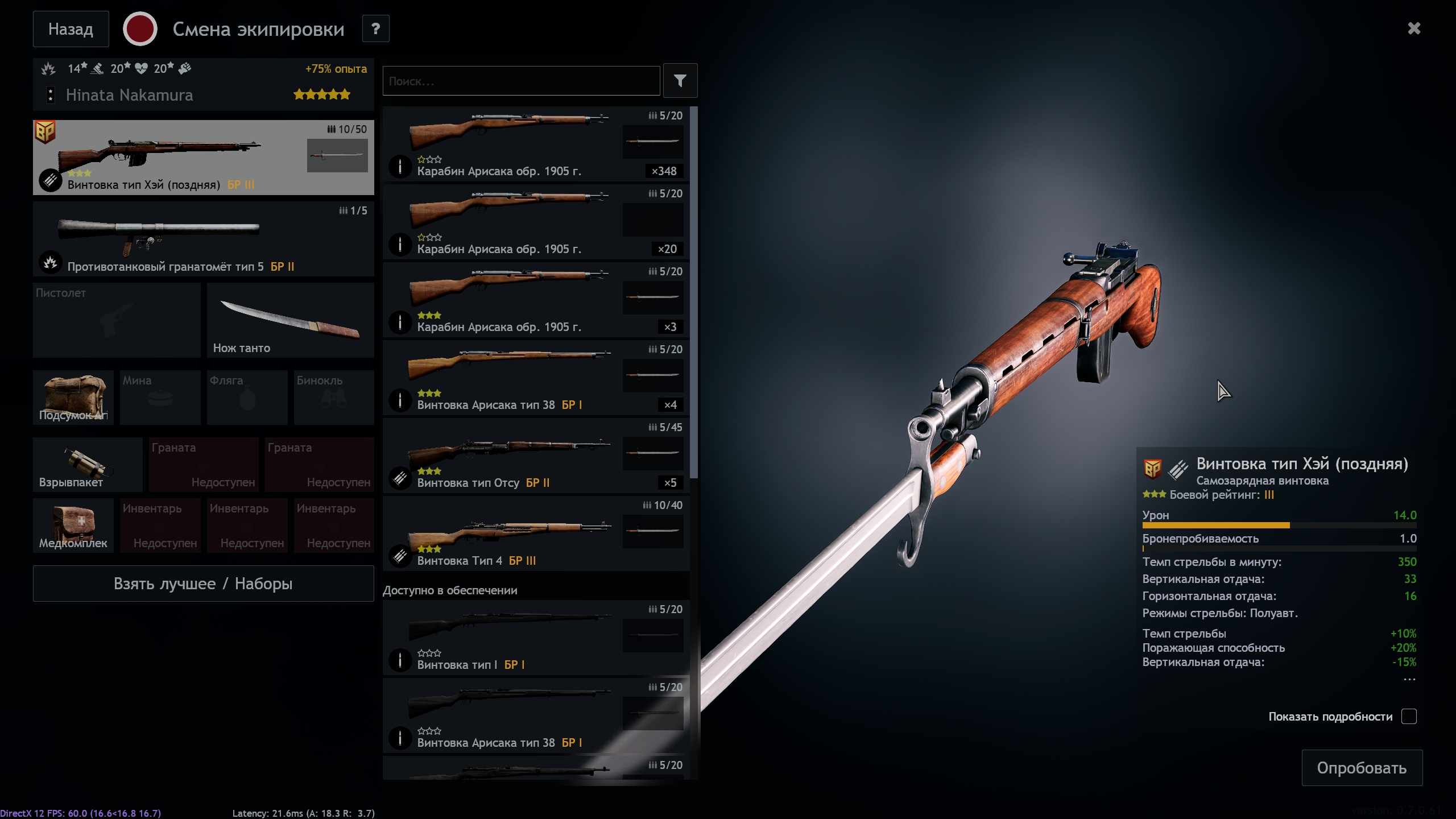
Task: Open the Взрывпакет explosive slot
Action: point(87,464)
